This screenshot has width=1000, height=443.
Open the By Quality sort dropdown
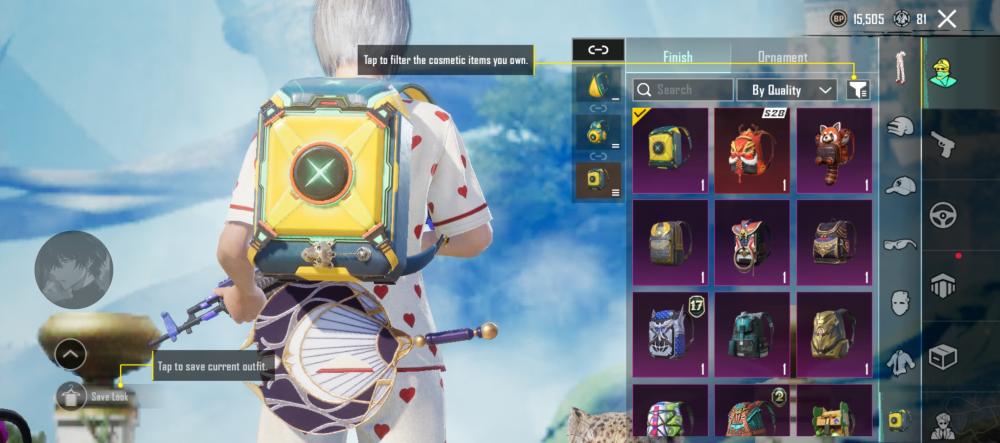click(x=787, y=90)
